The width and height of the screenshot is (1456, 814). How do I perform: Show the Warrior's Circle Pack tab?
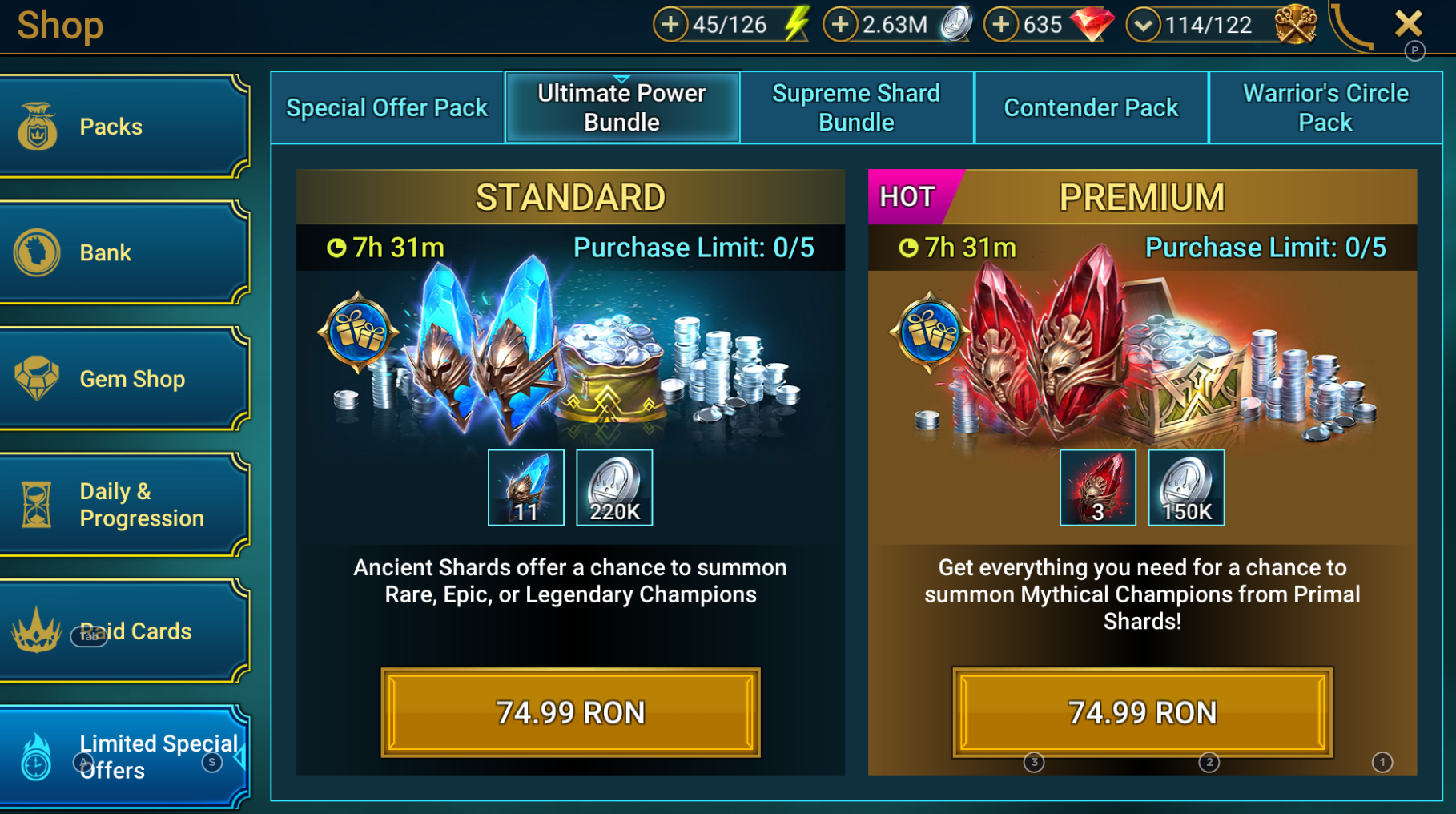(1325, 107)
